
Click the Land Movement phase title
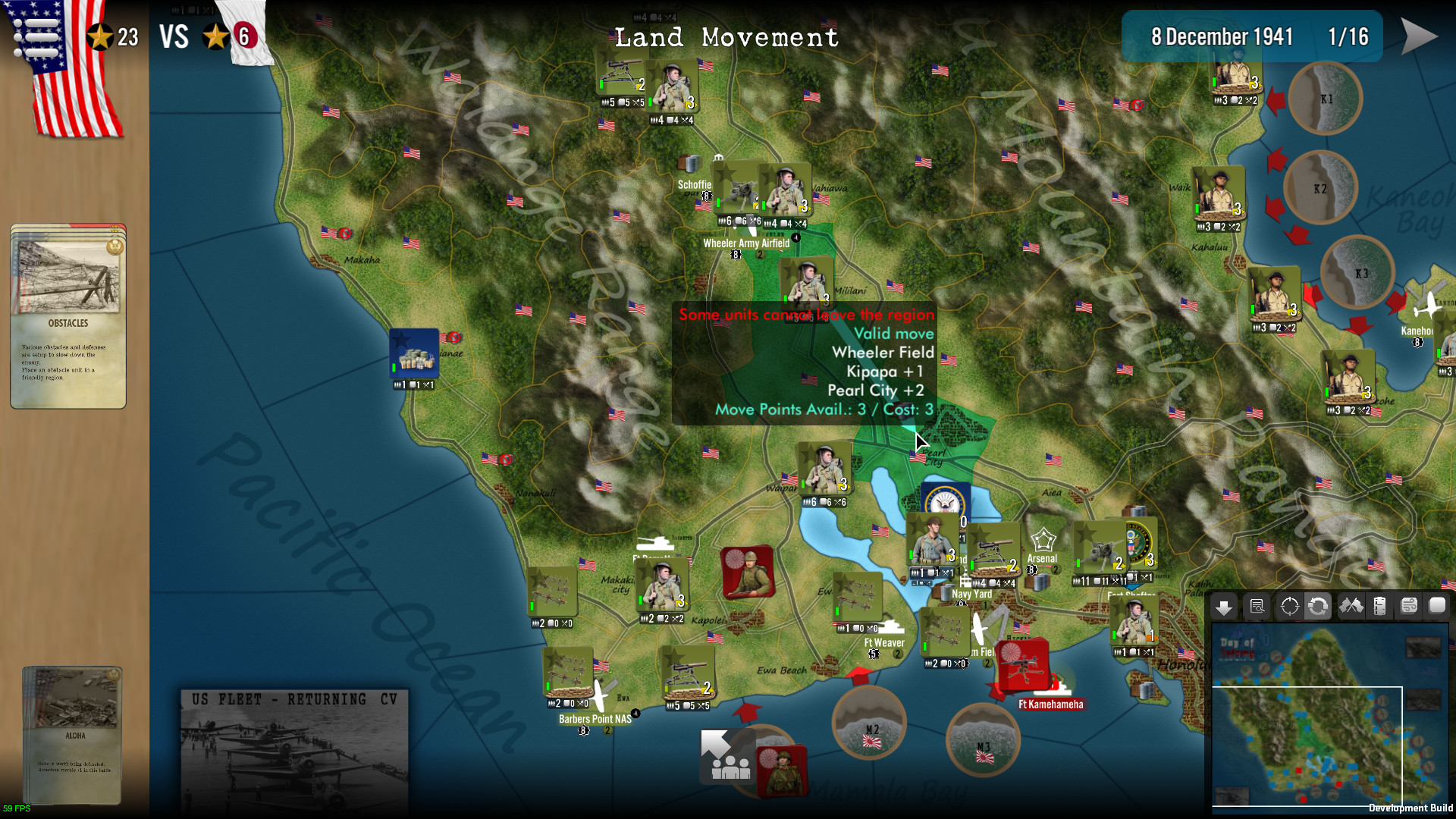(x=726, y=38)
